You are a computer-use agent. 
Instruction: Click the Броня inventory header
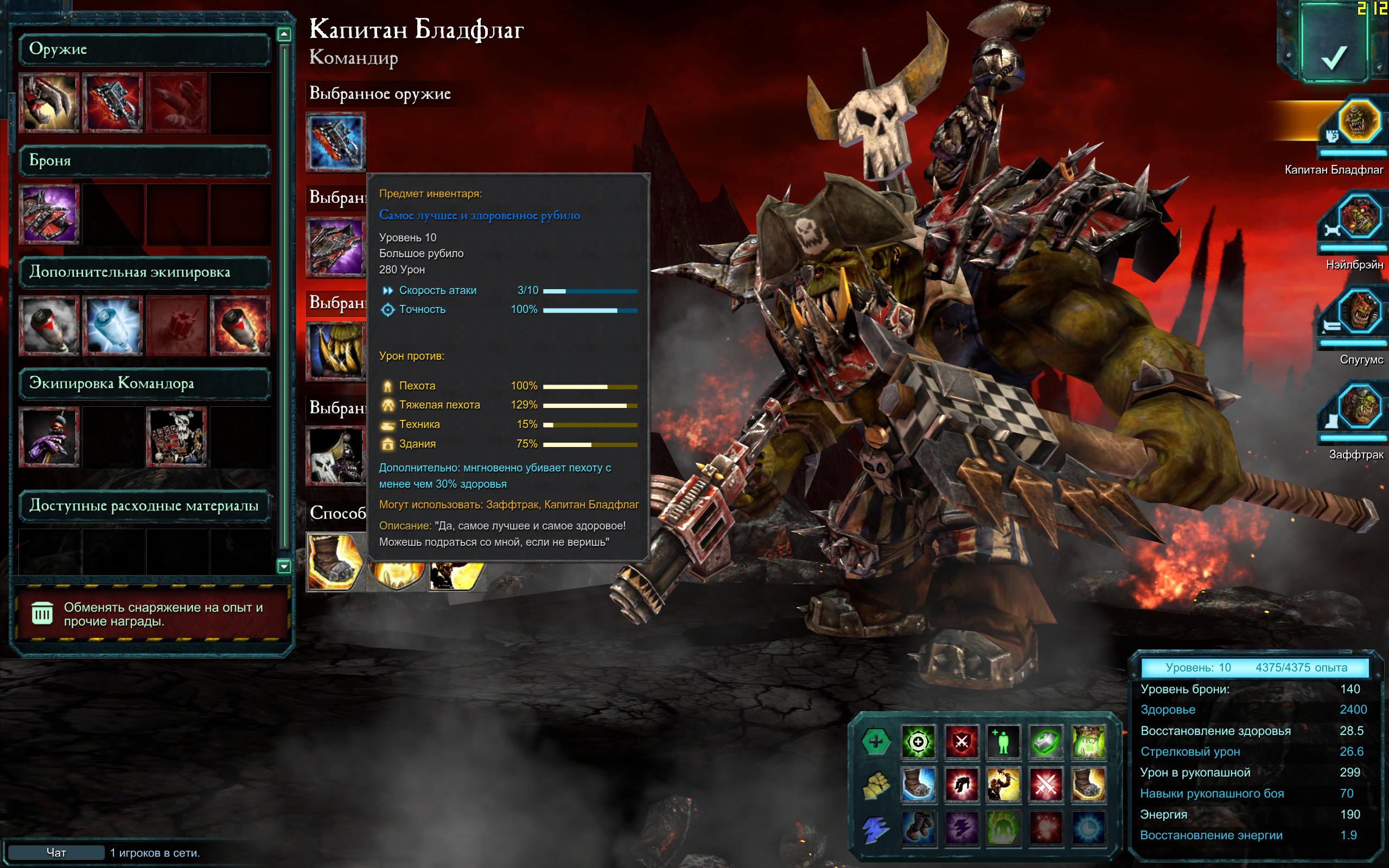point(144,161)
